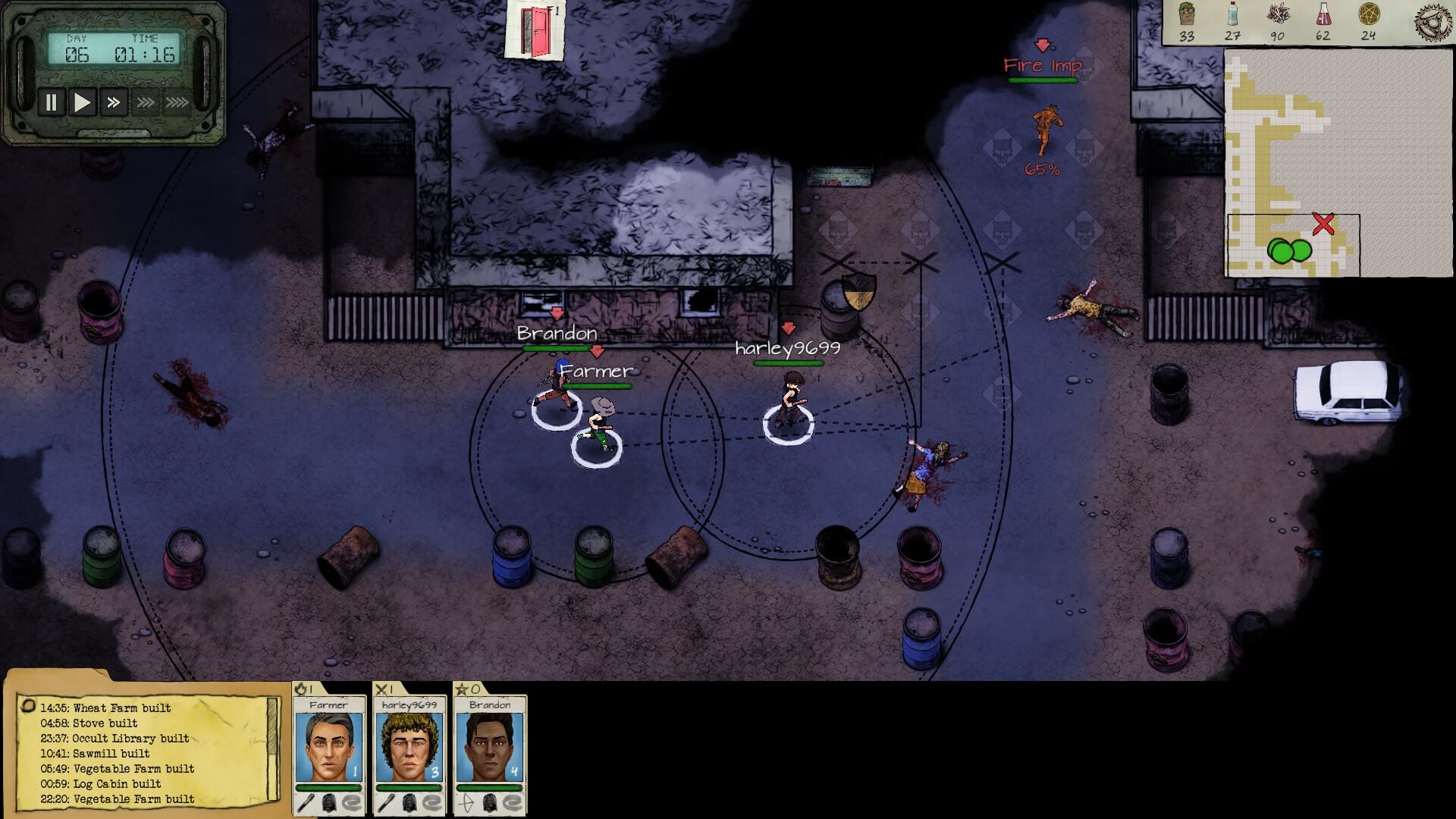Open harley9699's armor slot
This screenshot has width=1456, height=819.
[410, 803]
